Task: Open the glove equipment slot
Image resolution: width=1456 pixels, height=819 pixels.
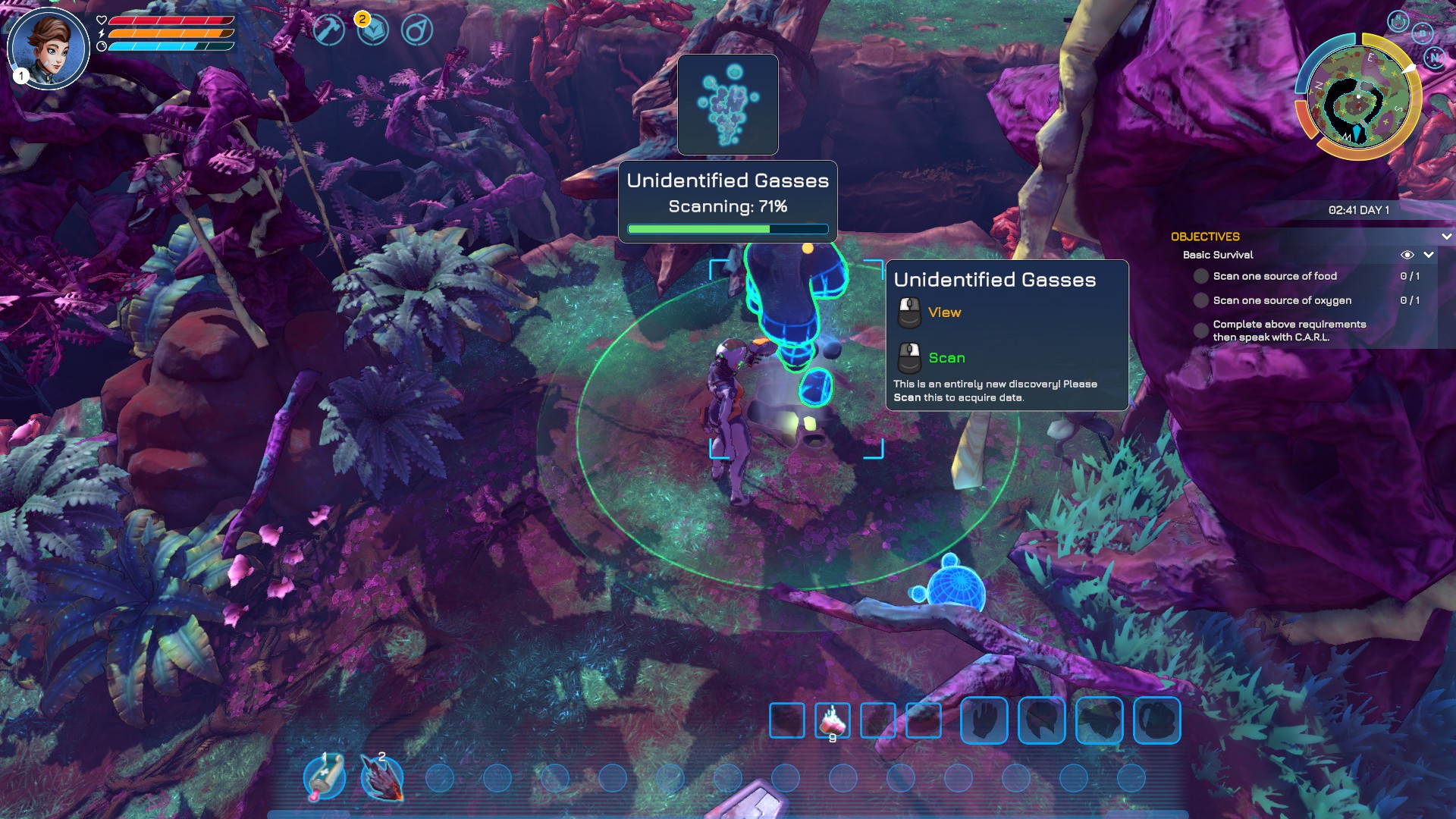Action: tap(984, 720)
